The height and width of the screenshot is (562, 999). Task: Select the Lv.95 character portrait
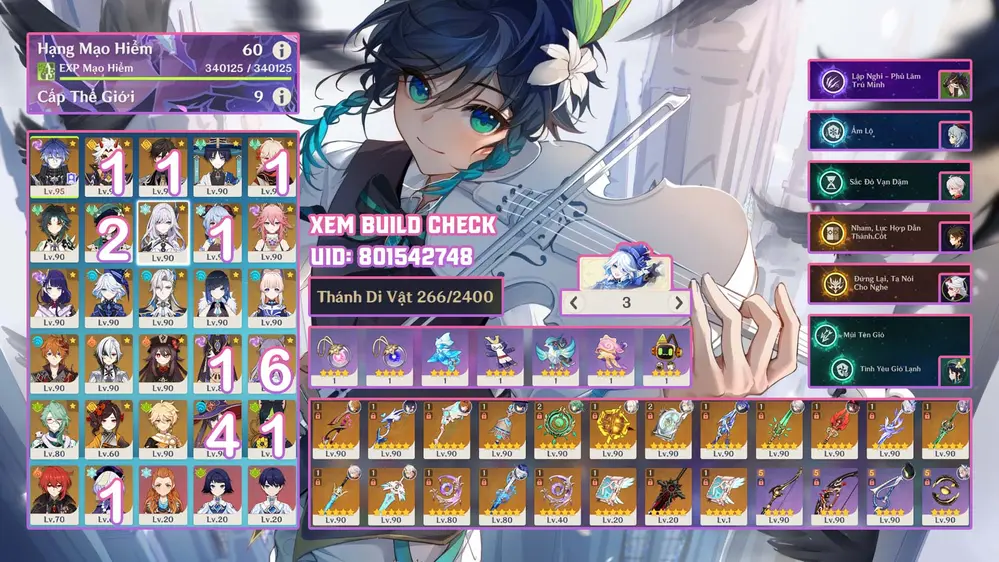57,166
